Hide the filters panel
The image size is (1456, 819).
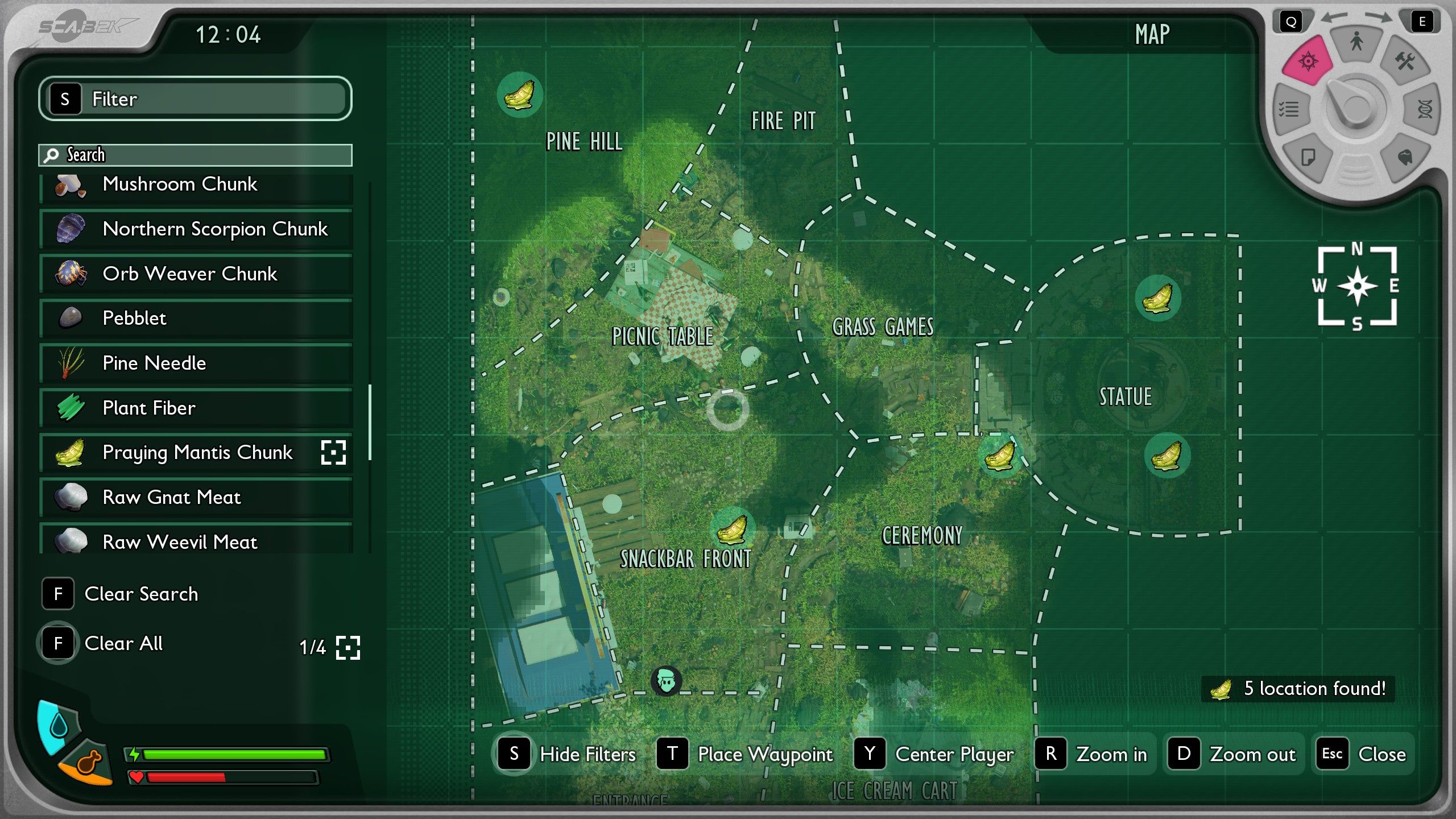point(566,754)
